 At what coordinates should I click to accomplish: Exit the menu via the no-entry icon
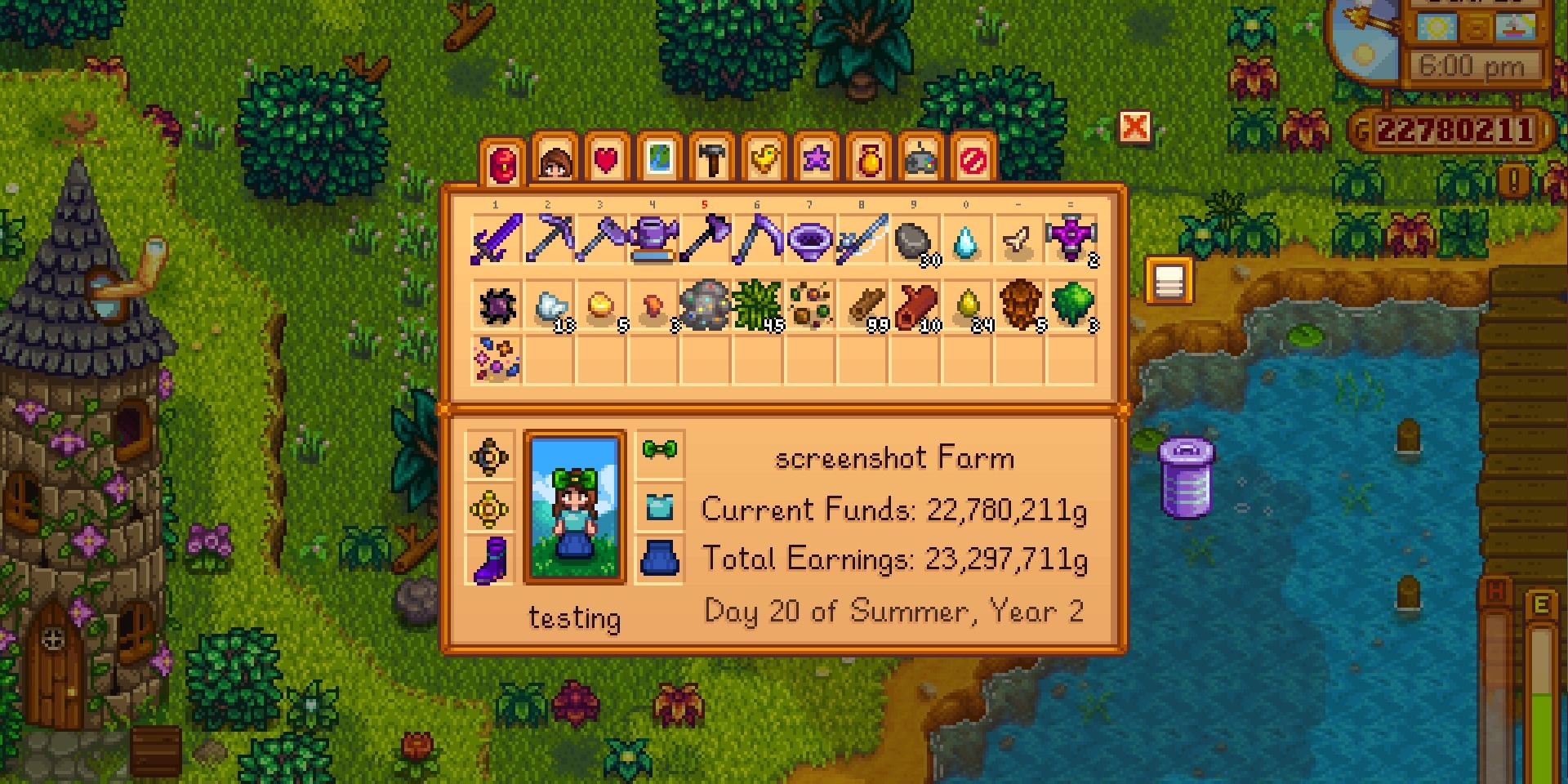[x=974, y=159]
